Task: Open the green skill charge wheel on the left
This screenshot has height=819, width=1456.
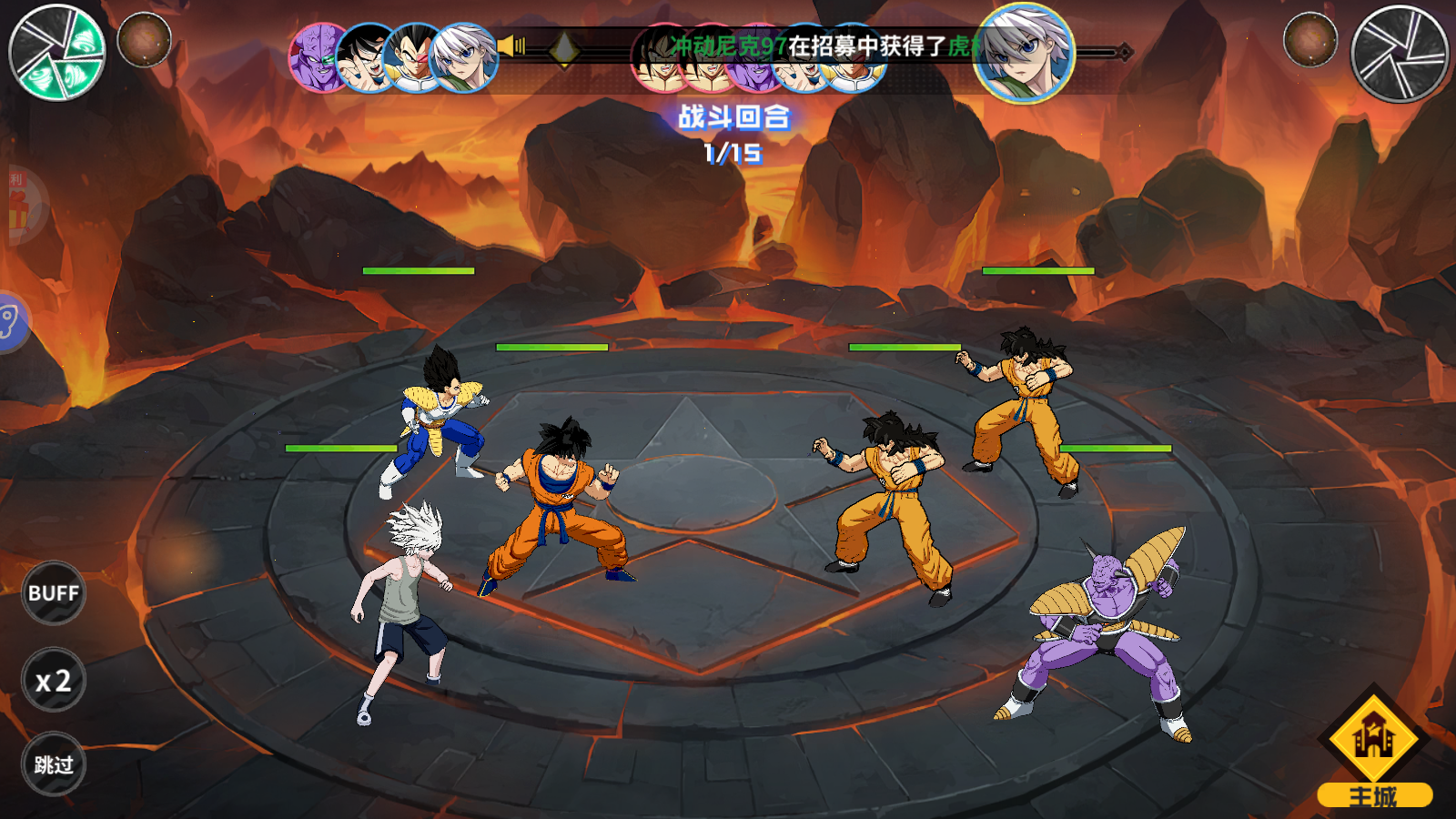Action: pyautogui.click(x=56, y=50)
